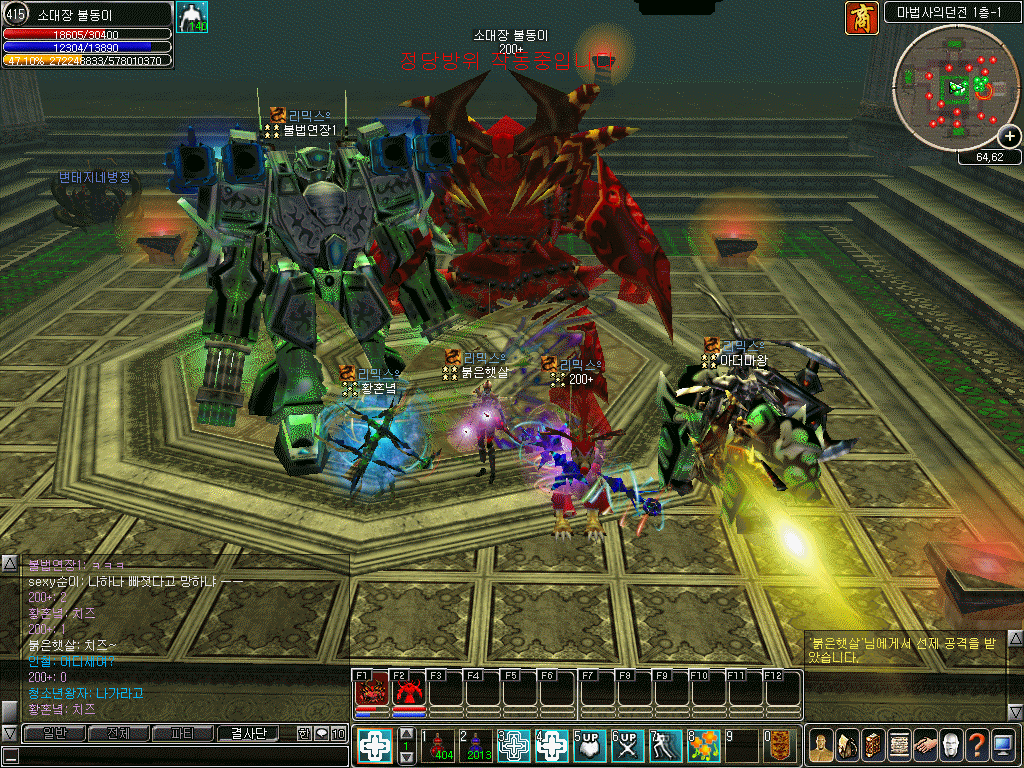Activate the running figure skill in slot 7
Viewport: 1024px width, 768px height.
(666, 745)
